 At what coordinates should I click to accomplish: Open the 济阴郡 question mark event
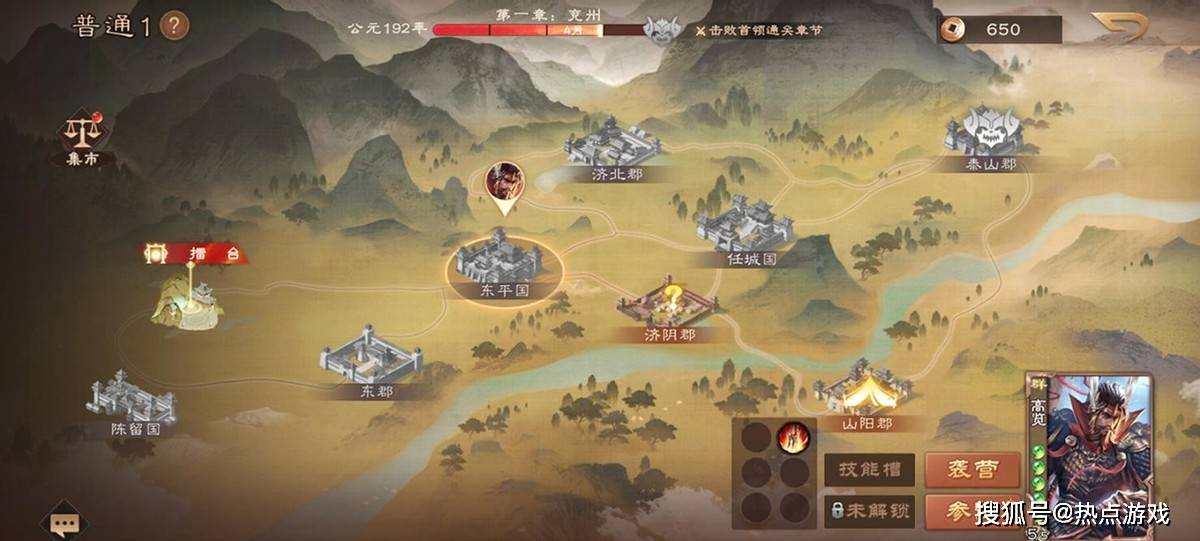[668, 304]
